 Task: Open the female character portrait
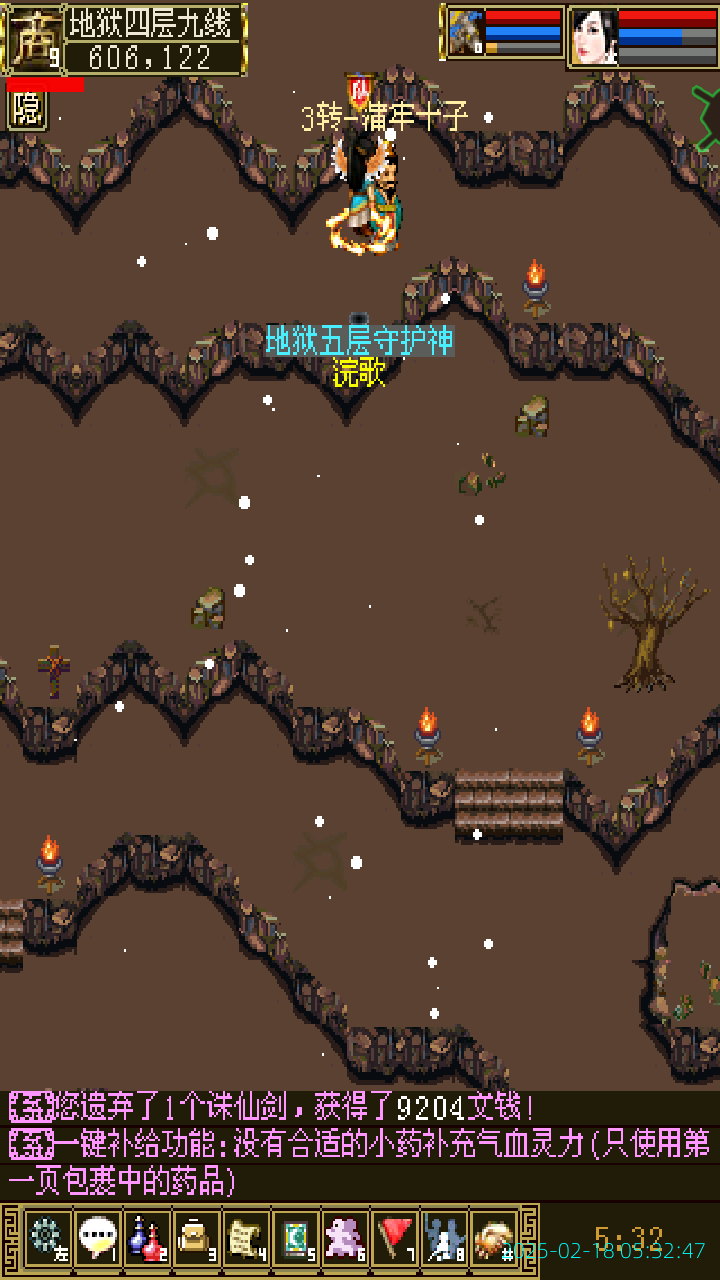click(x=594, y=38)
